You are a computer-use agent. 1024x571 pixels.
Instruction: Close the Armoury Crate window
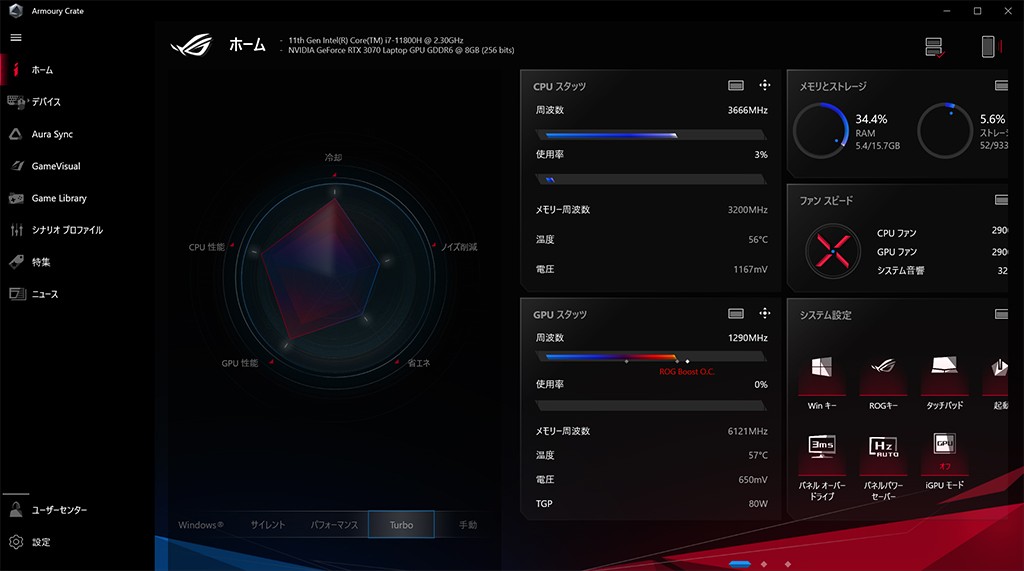(x=1004, y=10)
